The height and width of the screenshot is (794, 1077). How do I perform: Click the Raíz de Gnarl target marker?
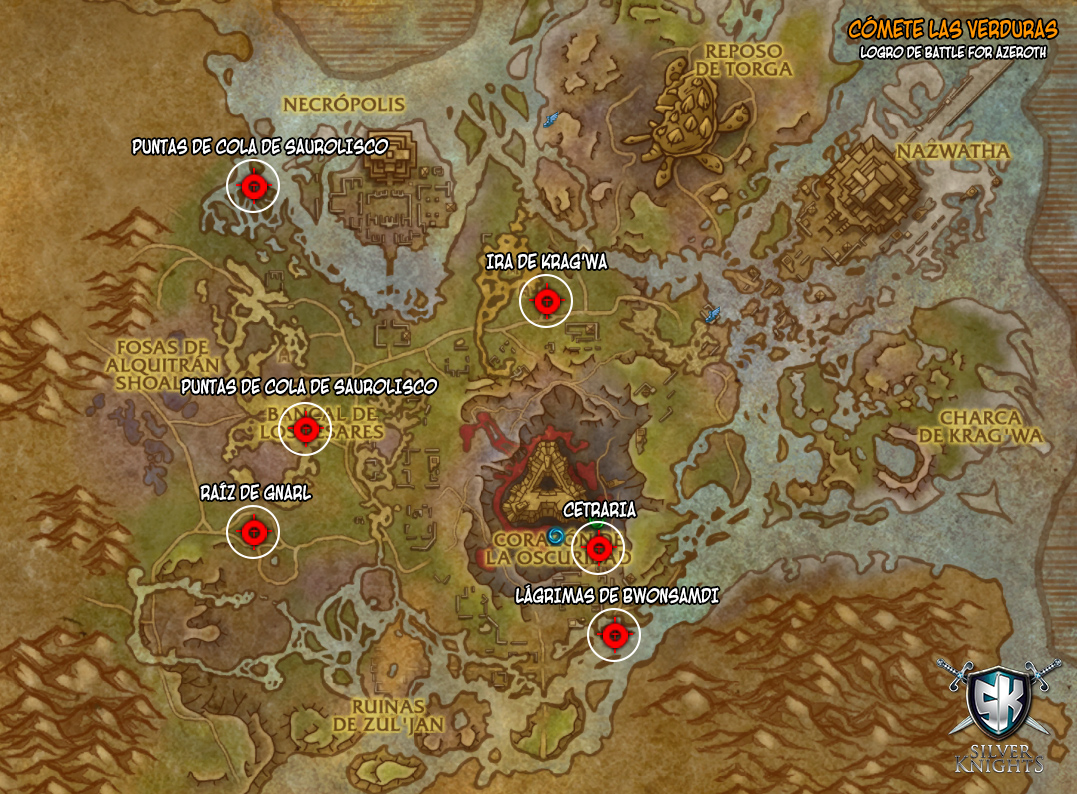253,532
